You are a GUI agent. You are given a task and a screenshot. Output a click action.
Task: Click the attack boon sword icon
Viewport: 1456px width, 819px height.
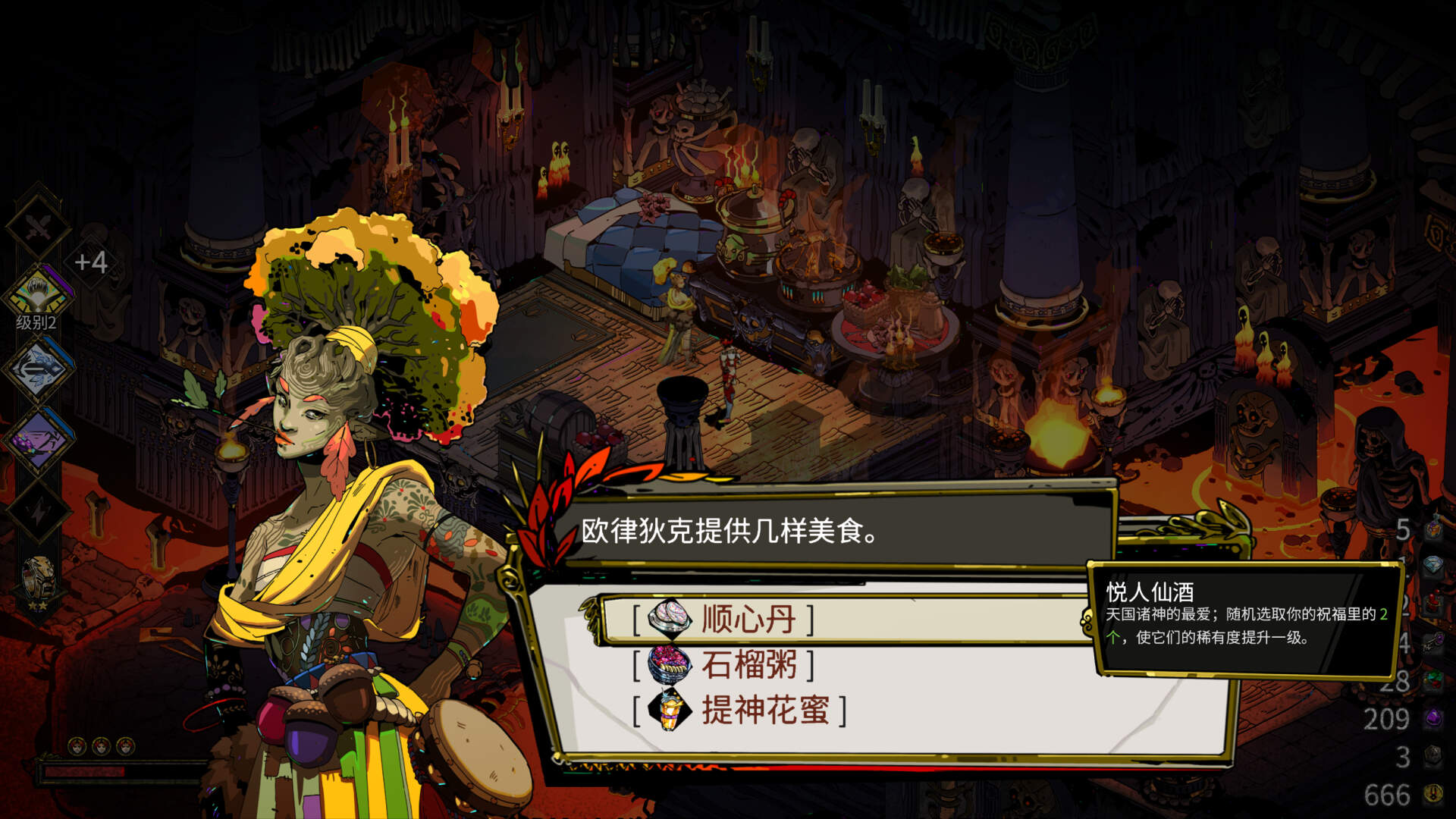pos(36,224)
